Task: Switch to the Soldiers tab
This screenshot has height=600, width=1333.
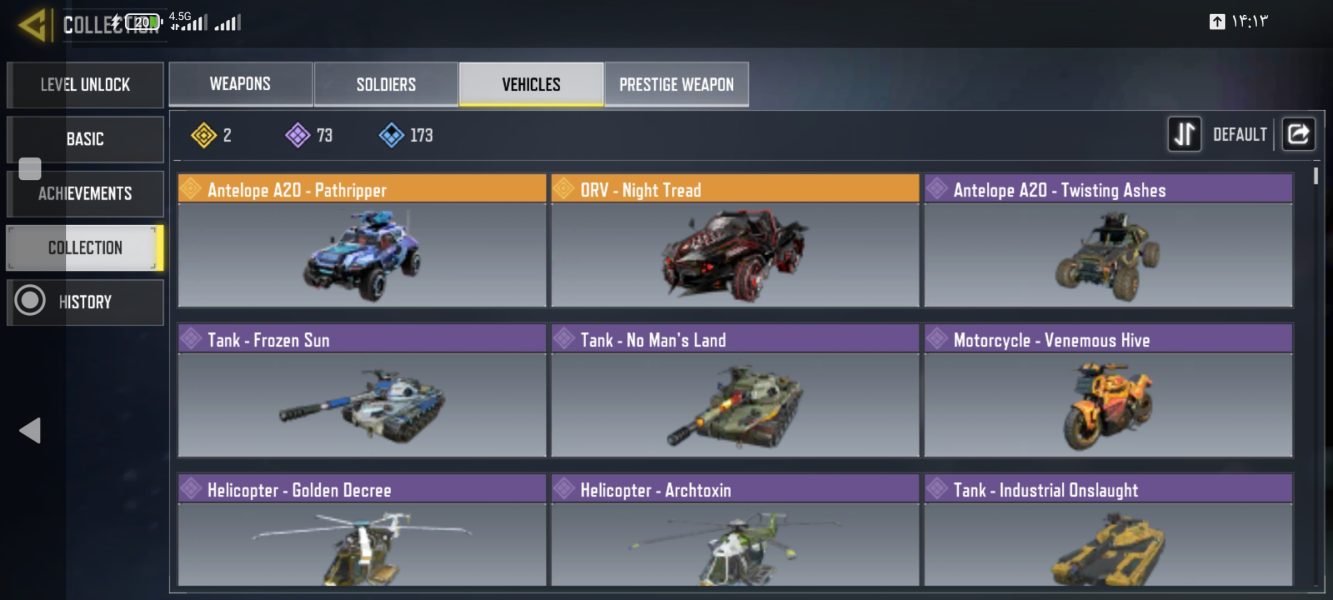Action: (386, 84)
